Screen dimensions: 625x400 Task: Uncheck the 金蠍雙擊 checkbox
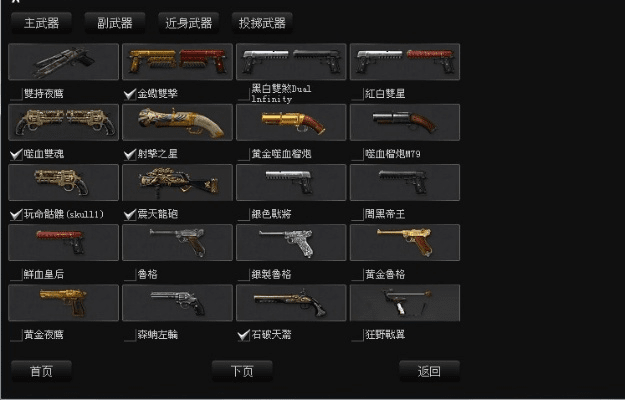click(130, 94)
